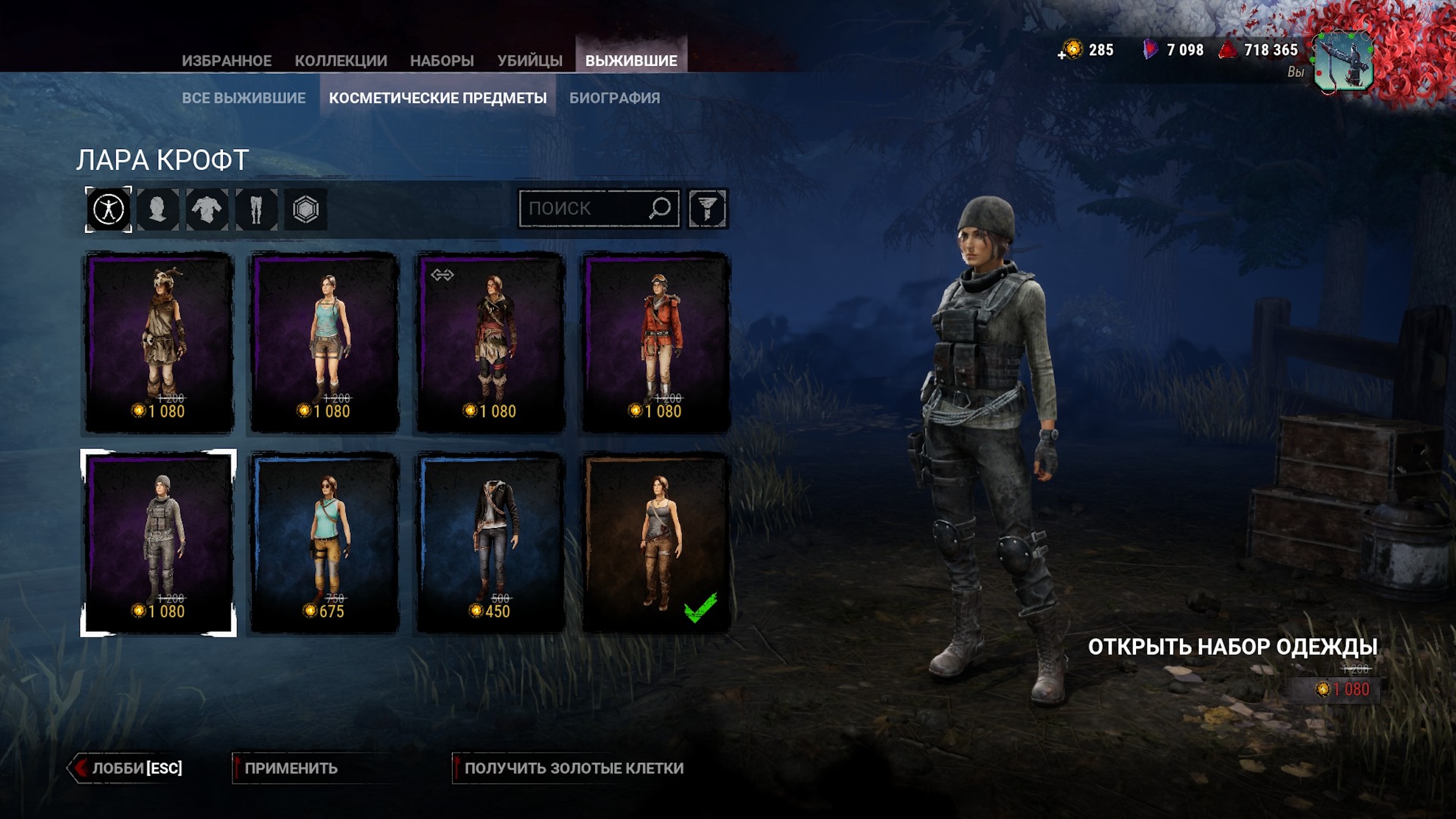This screenshot has width=1456, height=819.
Task: Select the skull-mask tribal outfit thumbnail
Action: point(159,342)
